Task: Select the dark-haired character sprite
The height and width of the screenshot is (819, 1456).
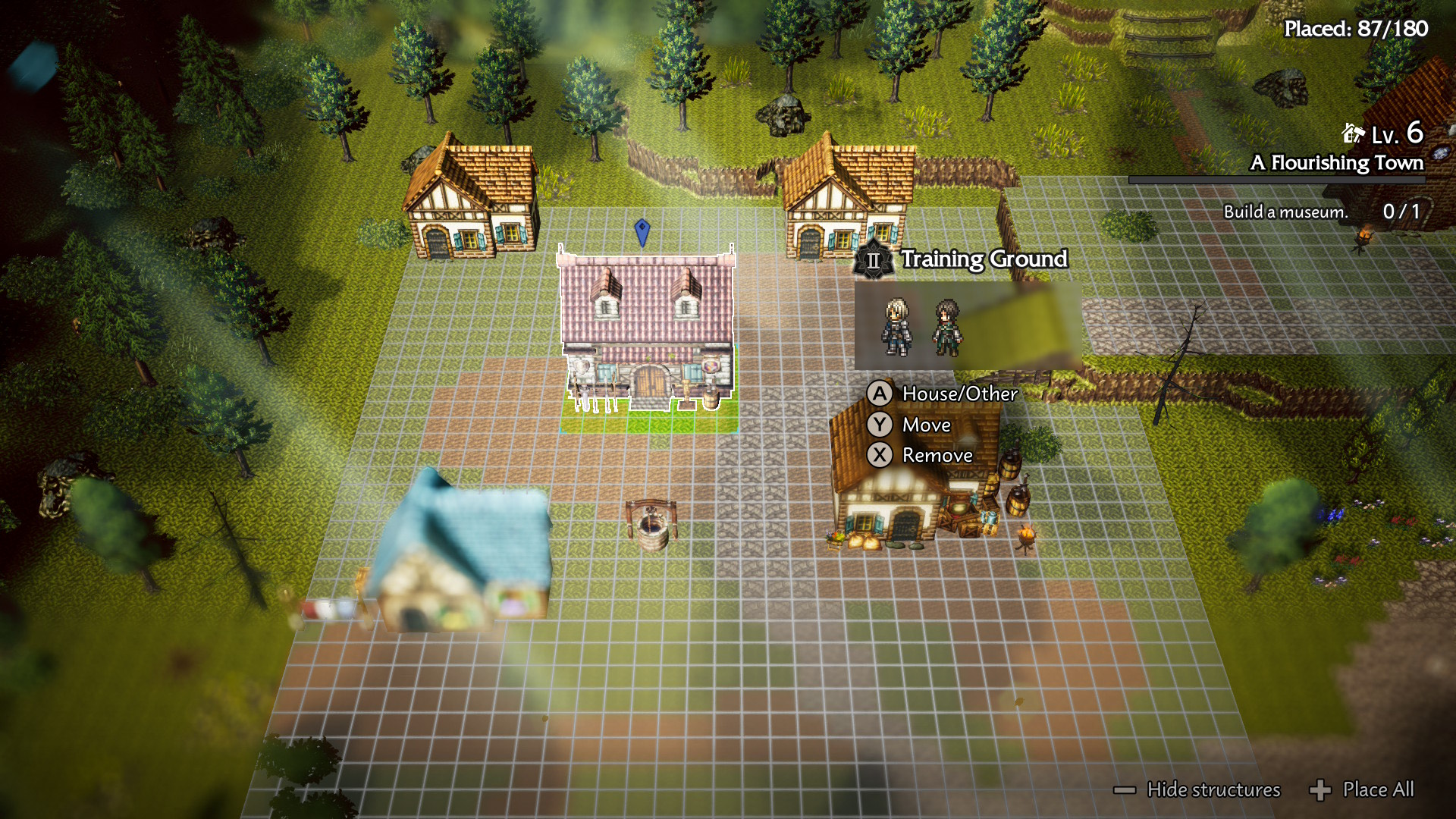Action: 946,326
